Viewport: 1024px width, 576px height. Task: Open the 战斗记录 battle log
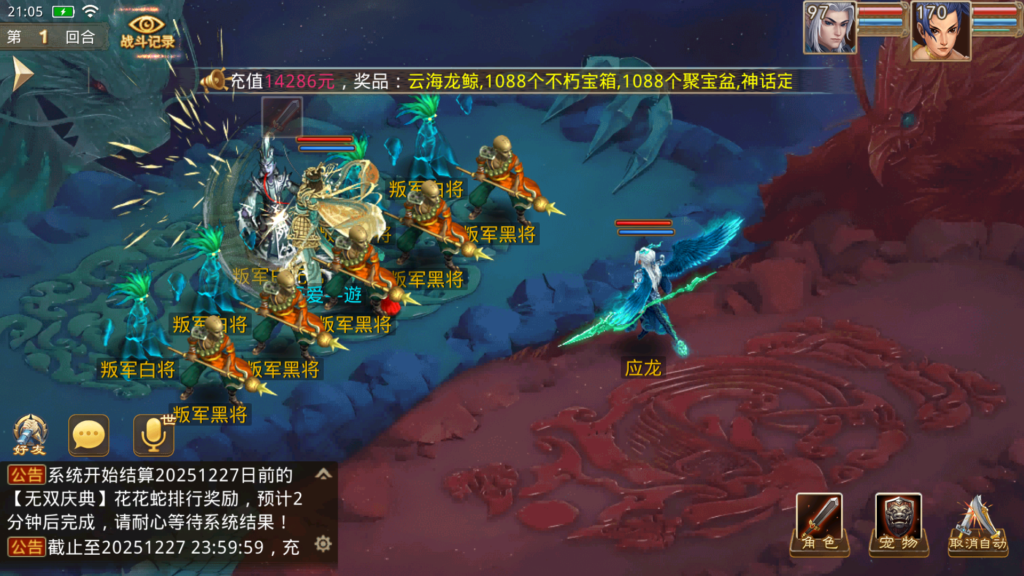tap(147, 30)
